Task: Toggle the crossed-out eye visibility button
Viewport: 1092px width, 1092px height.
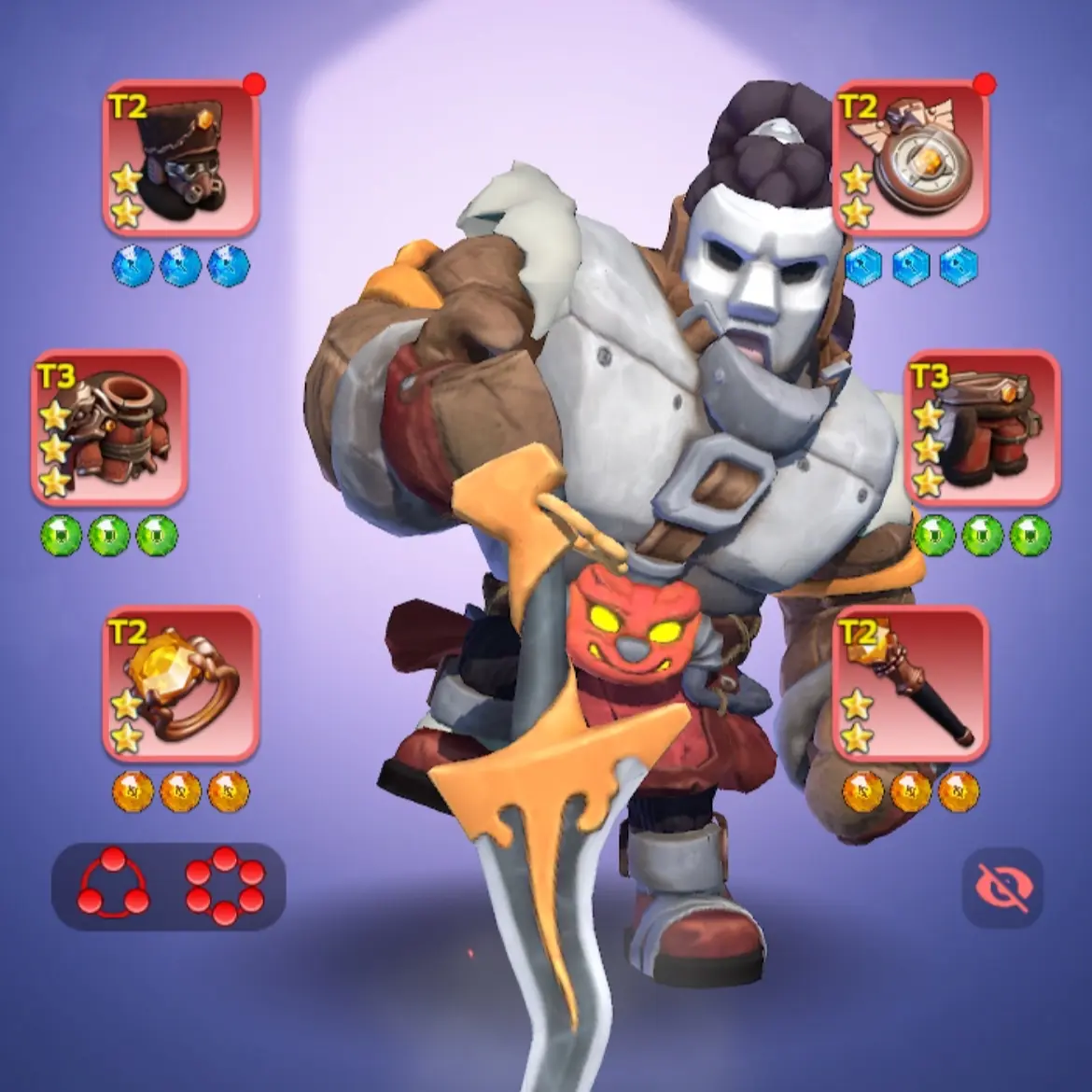Action: 1002,887
